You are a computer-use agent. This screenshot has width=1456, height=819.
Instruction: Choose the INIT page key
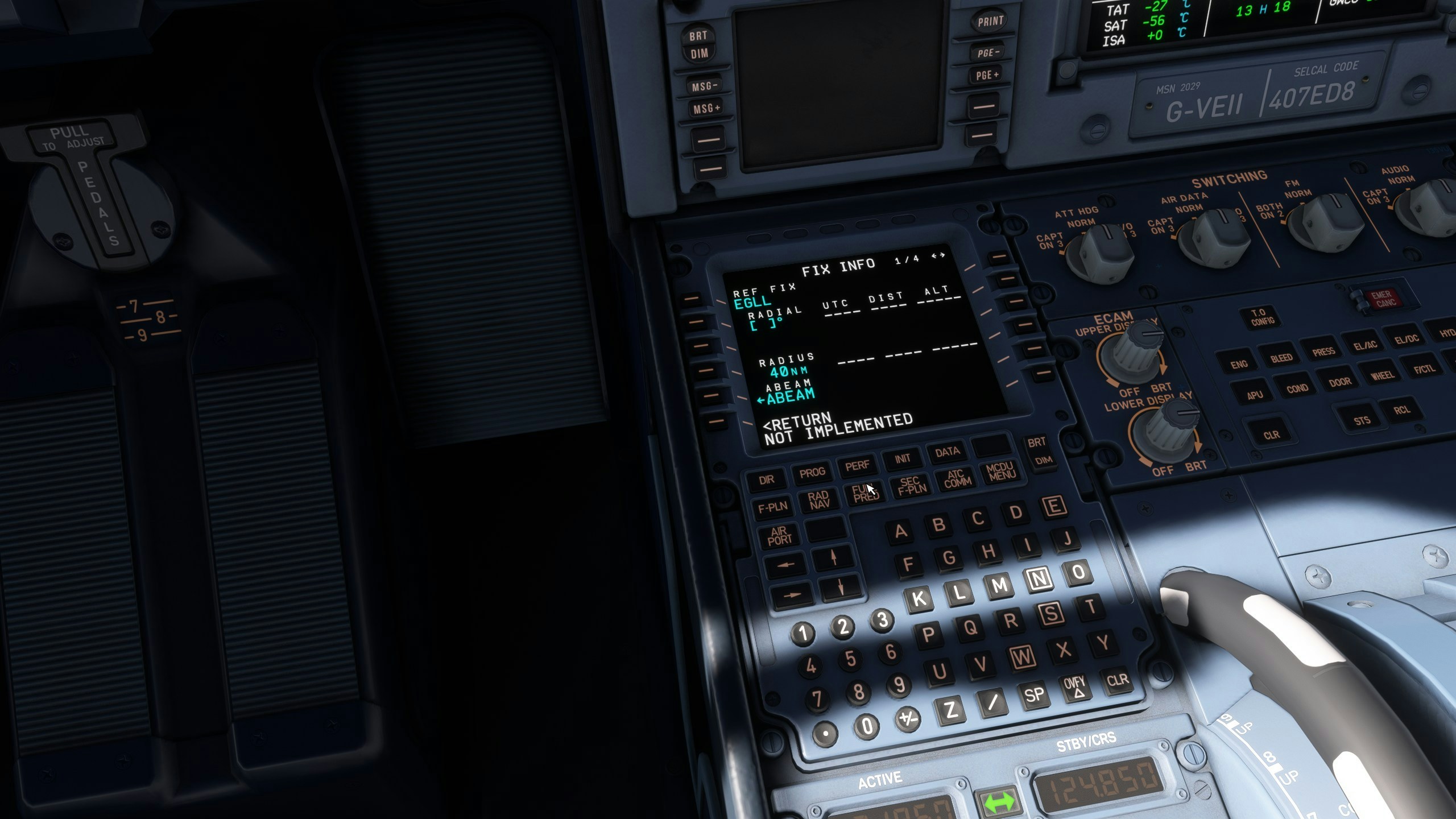(903, 458)
